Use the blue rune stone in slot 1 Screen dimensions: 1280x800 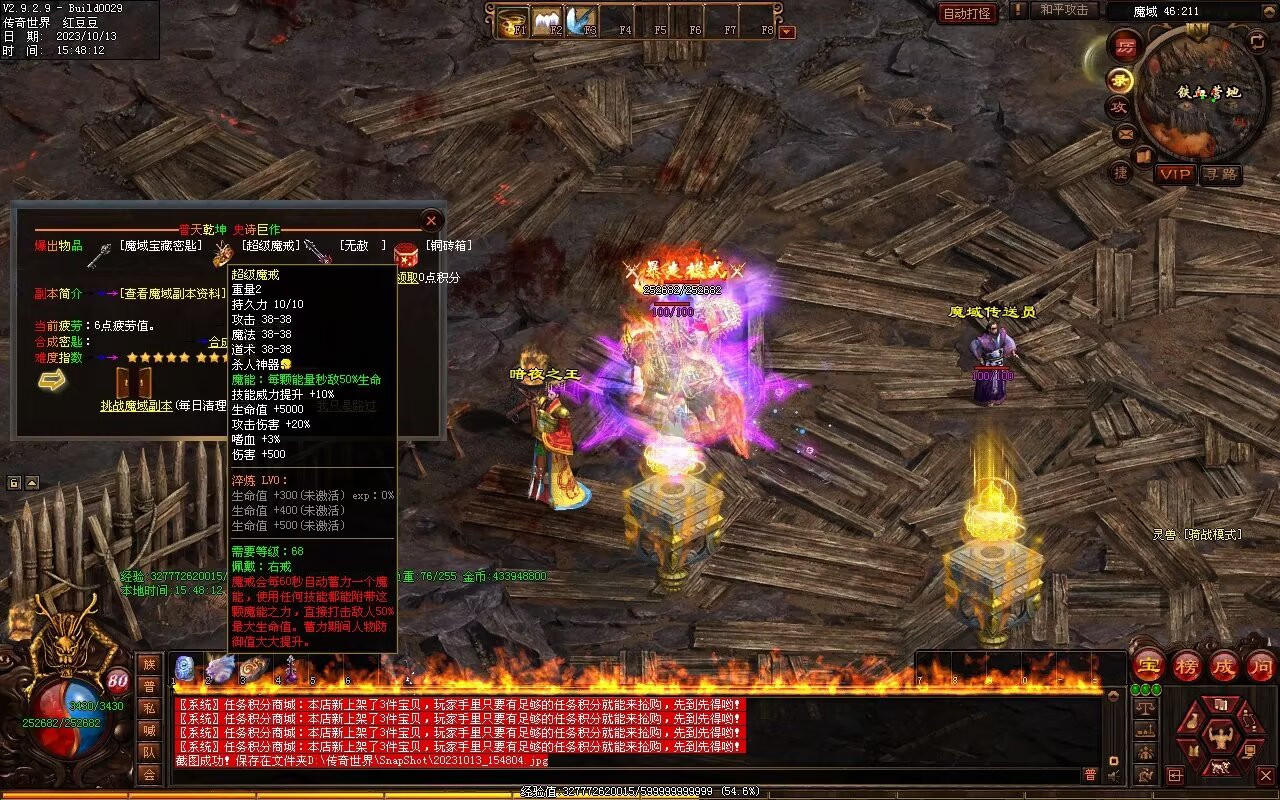[184, 669]
